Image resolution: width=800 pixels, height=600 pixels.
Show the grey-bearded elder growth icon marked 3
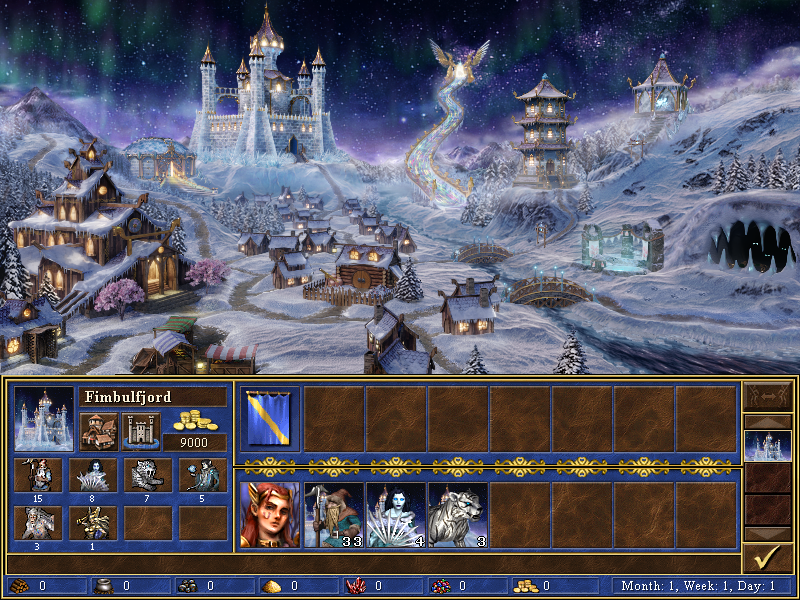pos(38,522)
